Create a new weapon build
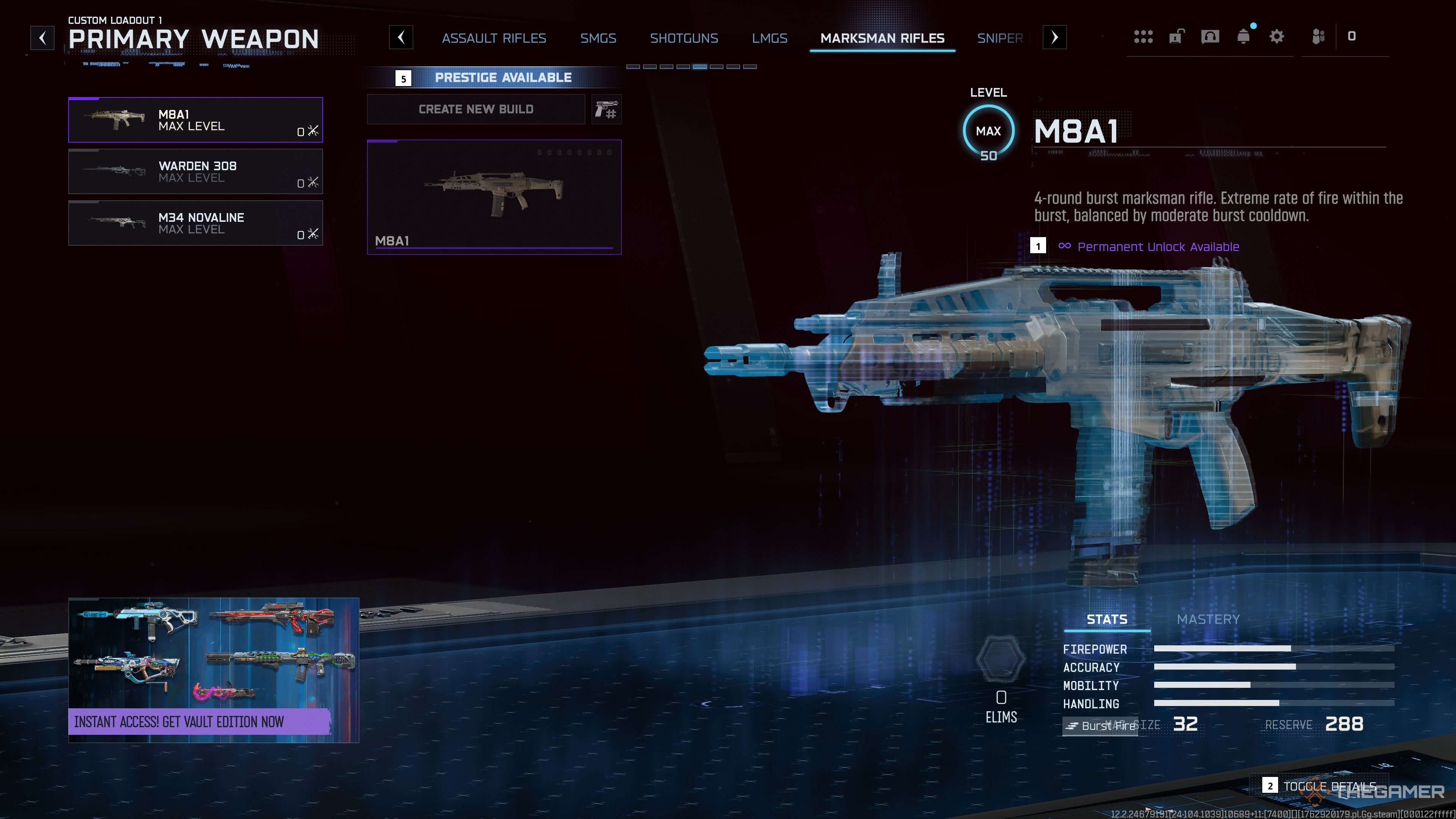Screen dimensions: 1456x819 [475, 109]
